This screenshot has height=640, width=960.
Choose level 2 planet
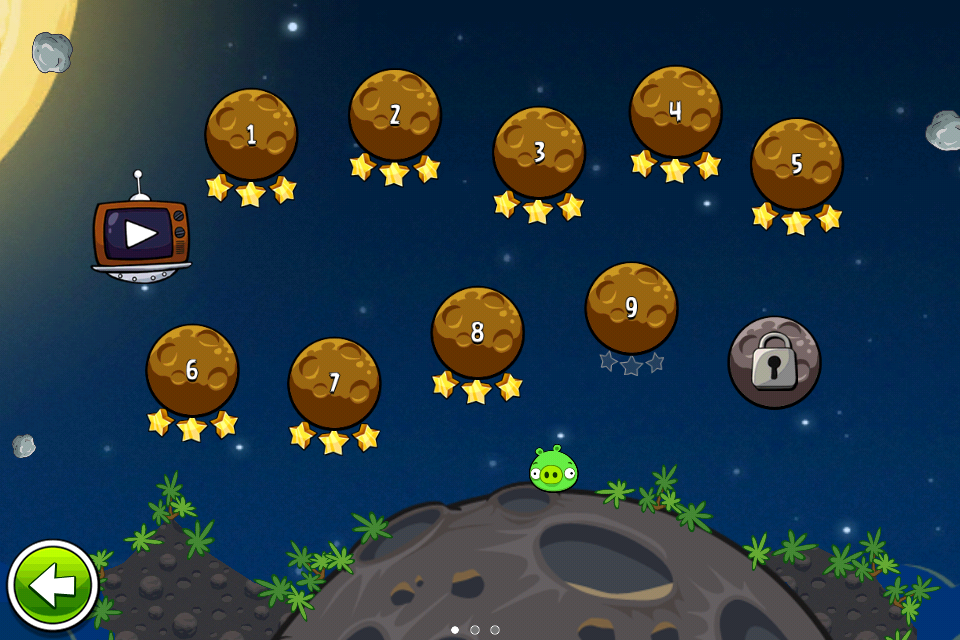[x=395, y=115]
